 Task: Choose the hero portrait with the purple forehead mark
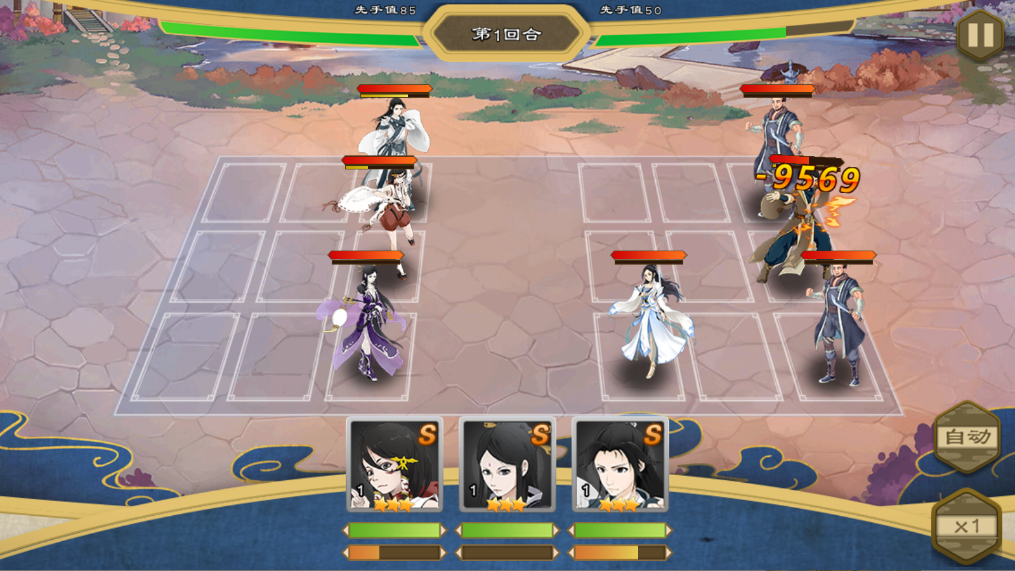(508, 464)
